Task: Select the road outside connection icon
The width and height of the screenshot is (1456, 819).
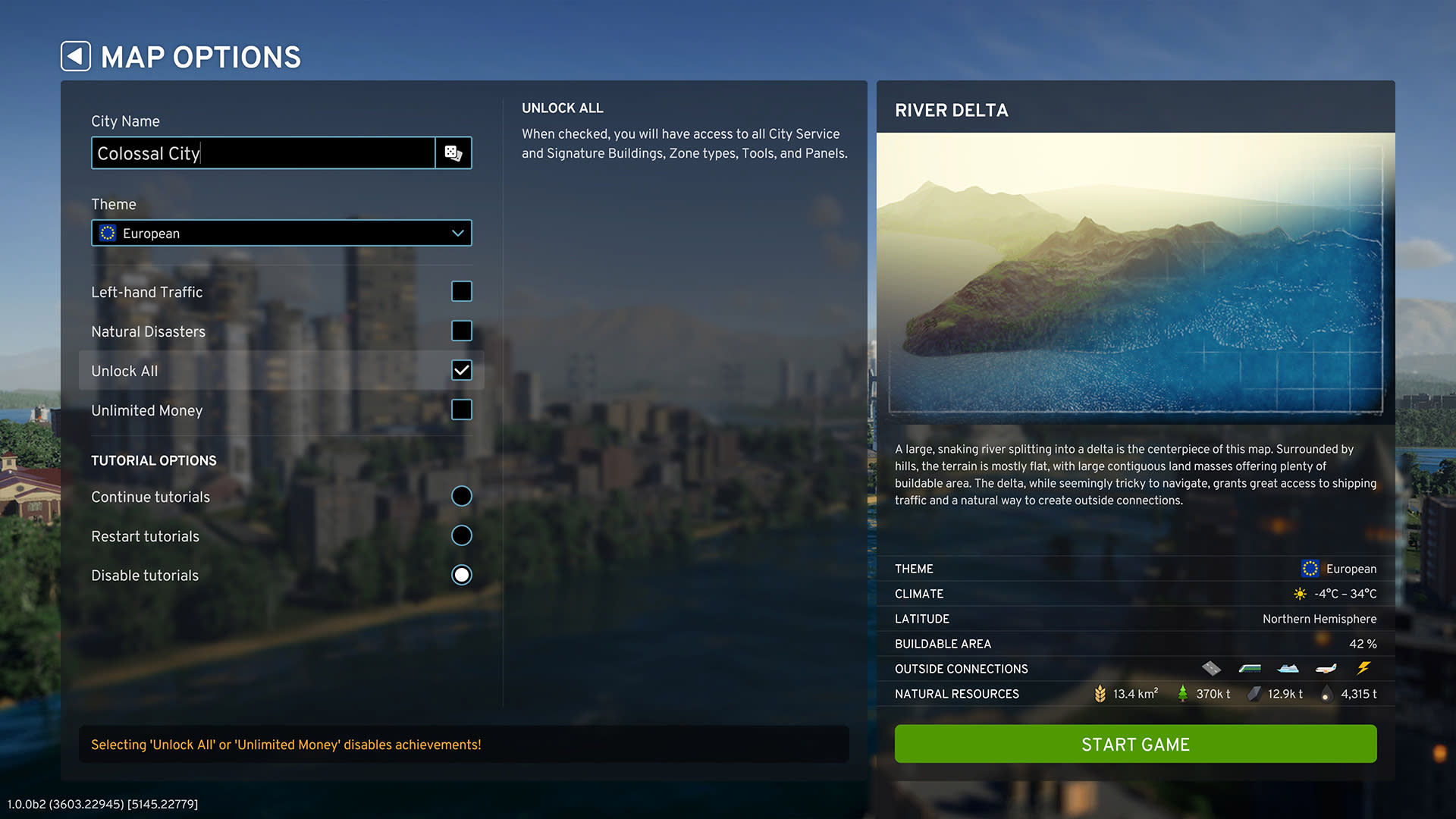Action: [1211, 668]
